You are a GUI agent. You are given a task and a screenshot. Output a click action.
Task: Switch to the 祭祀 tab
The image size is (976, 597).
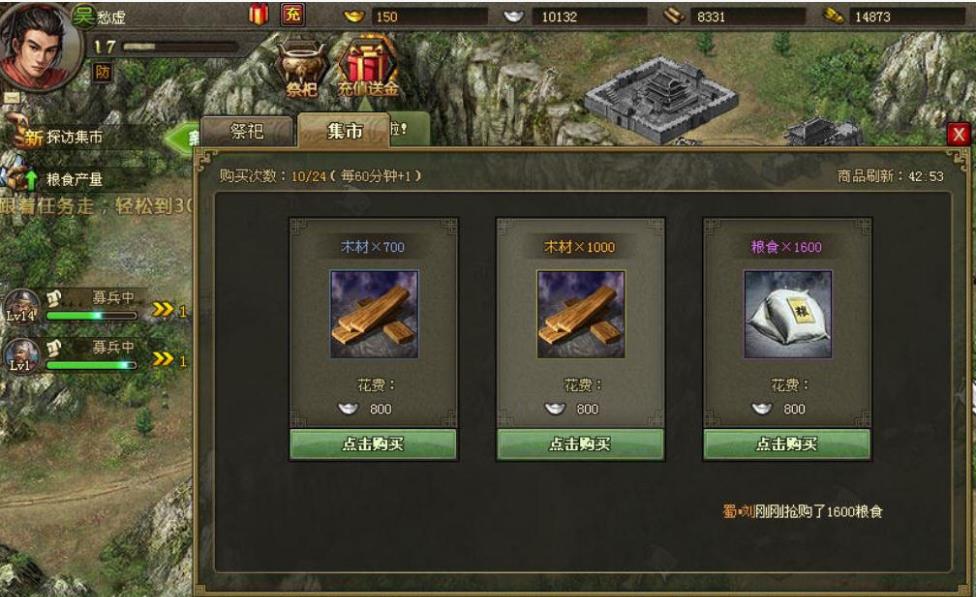[x=246, y=131]
